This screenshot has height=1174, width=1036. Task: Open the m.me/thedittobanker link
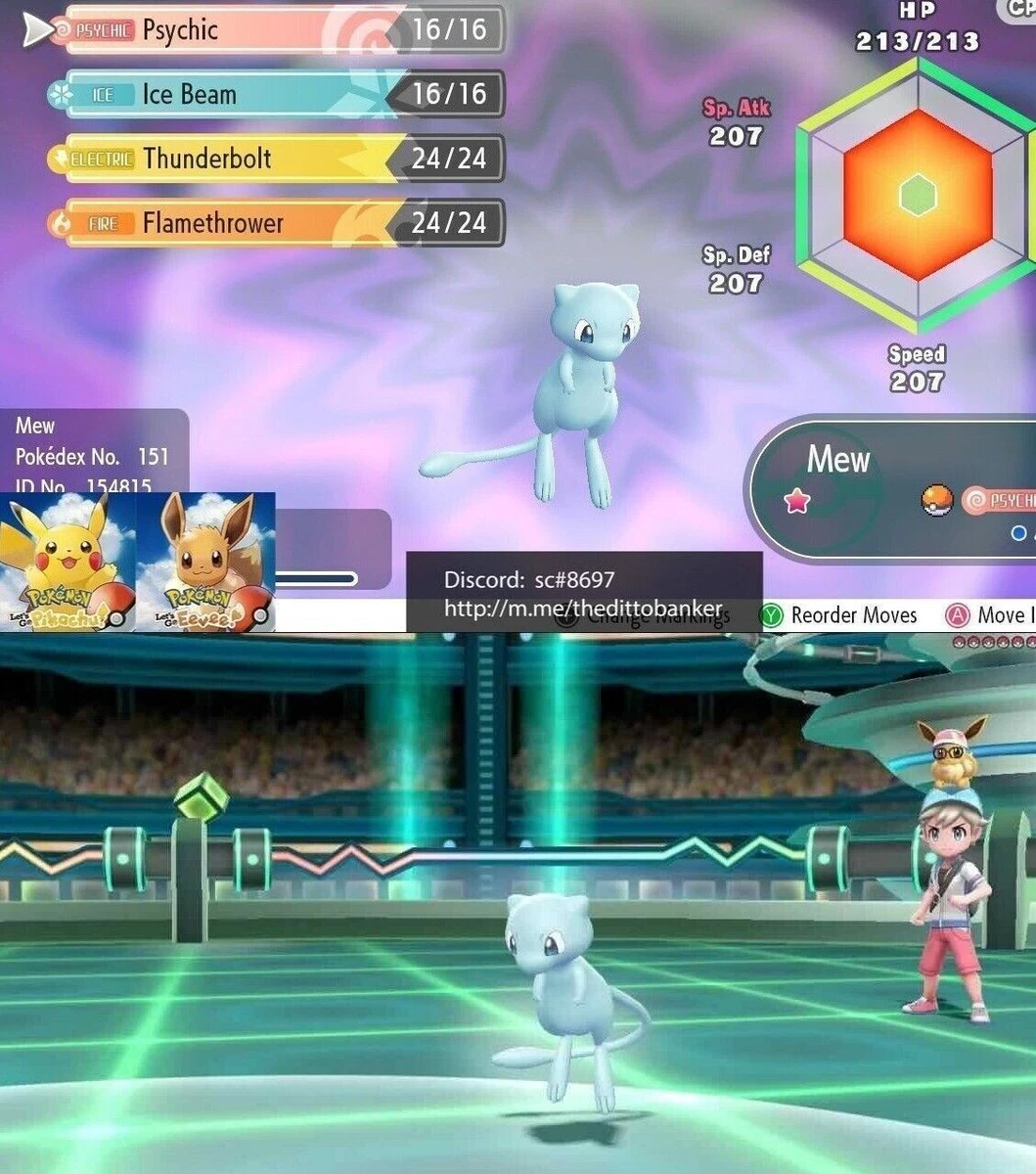point(583,609)
